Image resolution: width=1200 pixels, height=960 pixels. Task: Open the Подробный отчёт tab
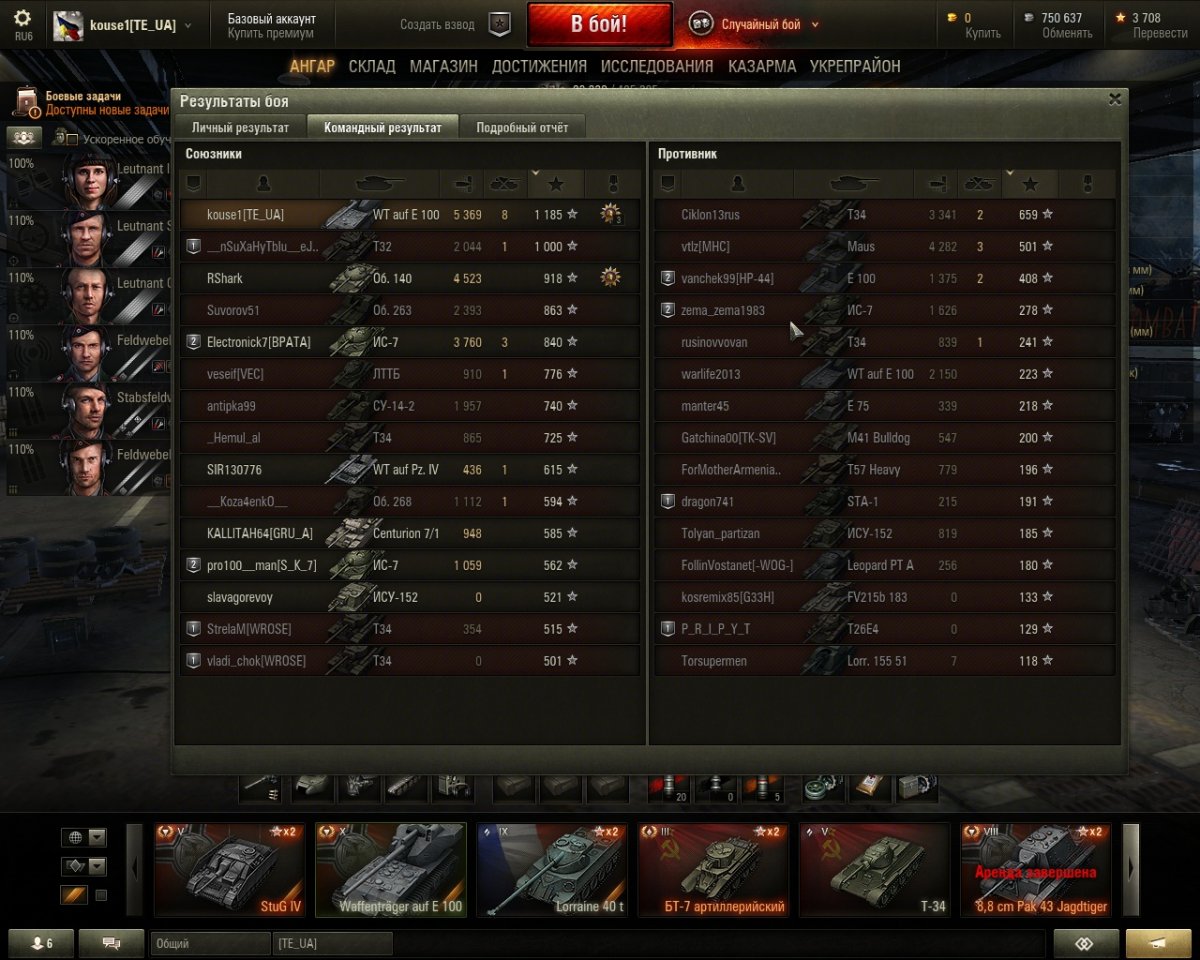pyautogui.click(x=522, y=128)
